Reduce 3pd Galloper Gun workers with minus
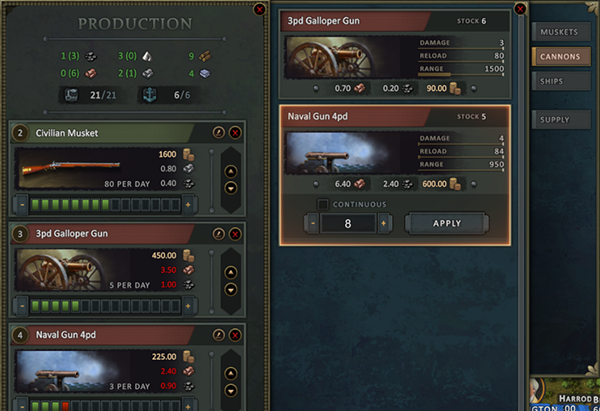The width and height of the screenshot is (600, 411). coord(22,304)
